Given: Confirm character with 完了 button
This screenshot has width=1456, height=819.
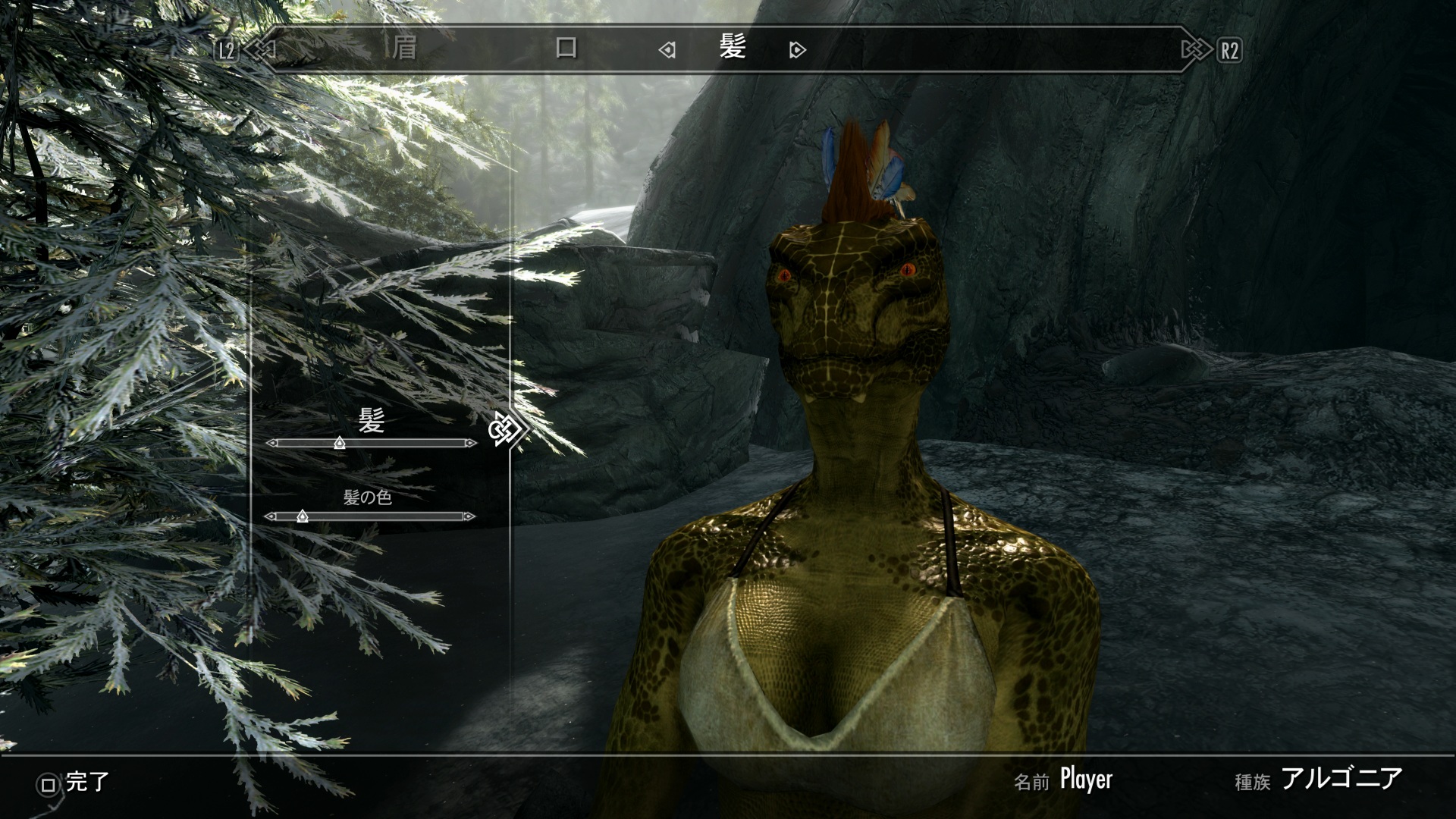Looking at the screenshot, I should pos(74,783).
